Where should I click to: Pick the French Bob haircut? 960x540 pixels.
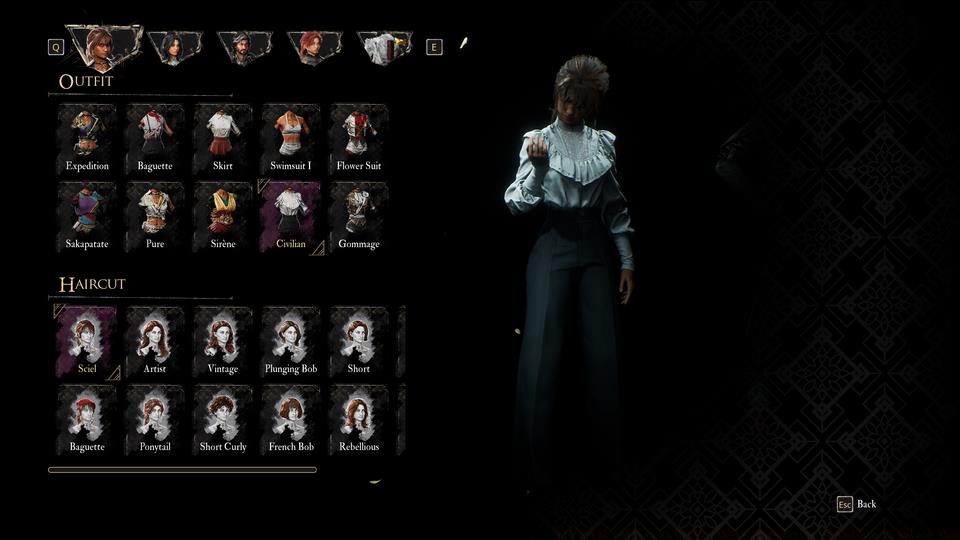coord(291,420)
